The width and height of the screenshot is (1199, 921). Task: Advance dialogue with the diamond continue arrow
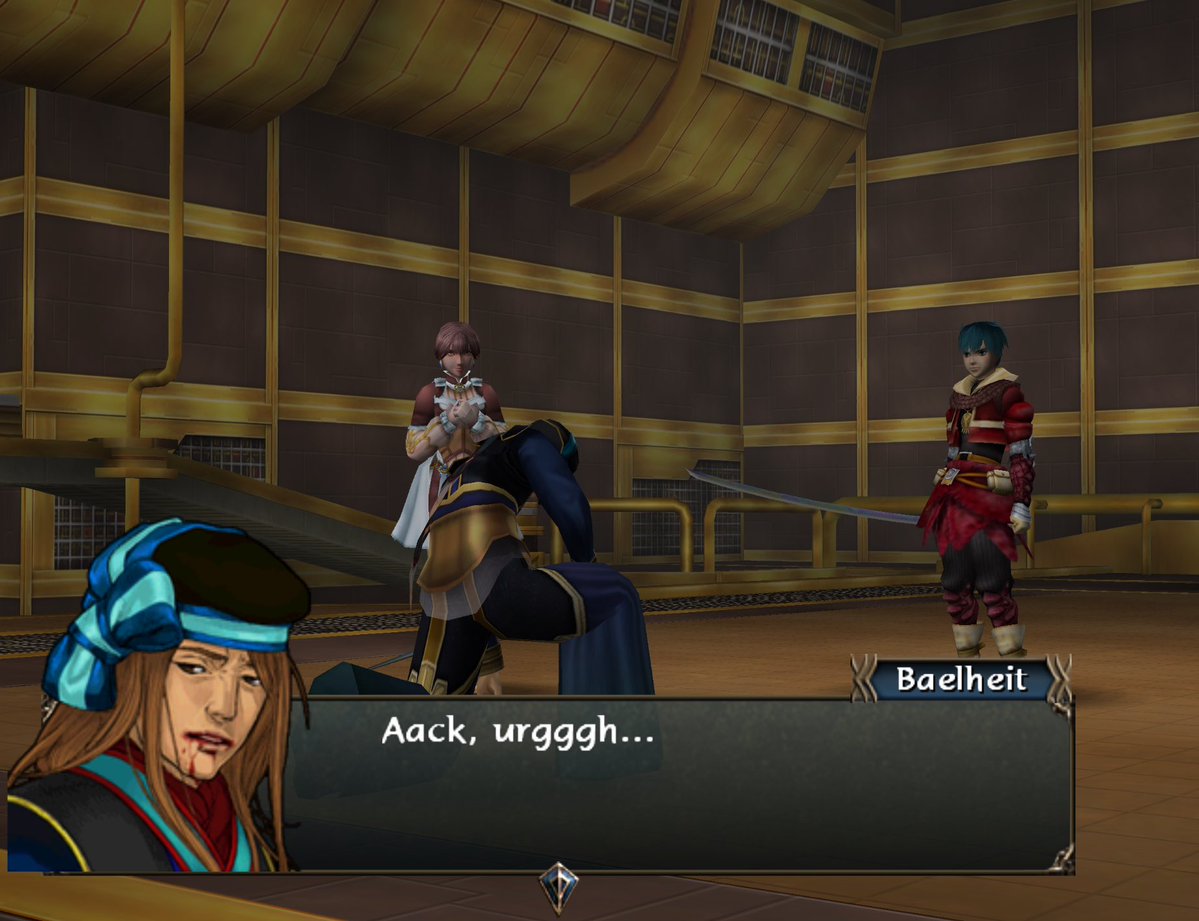(558, 884)
